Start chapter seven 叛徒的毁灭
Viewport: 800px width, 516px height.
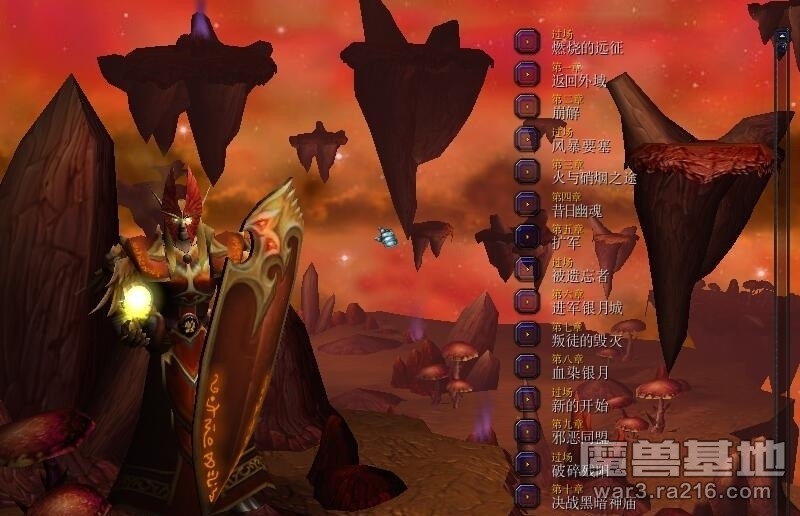[x=527, y=333]
